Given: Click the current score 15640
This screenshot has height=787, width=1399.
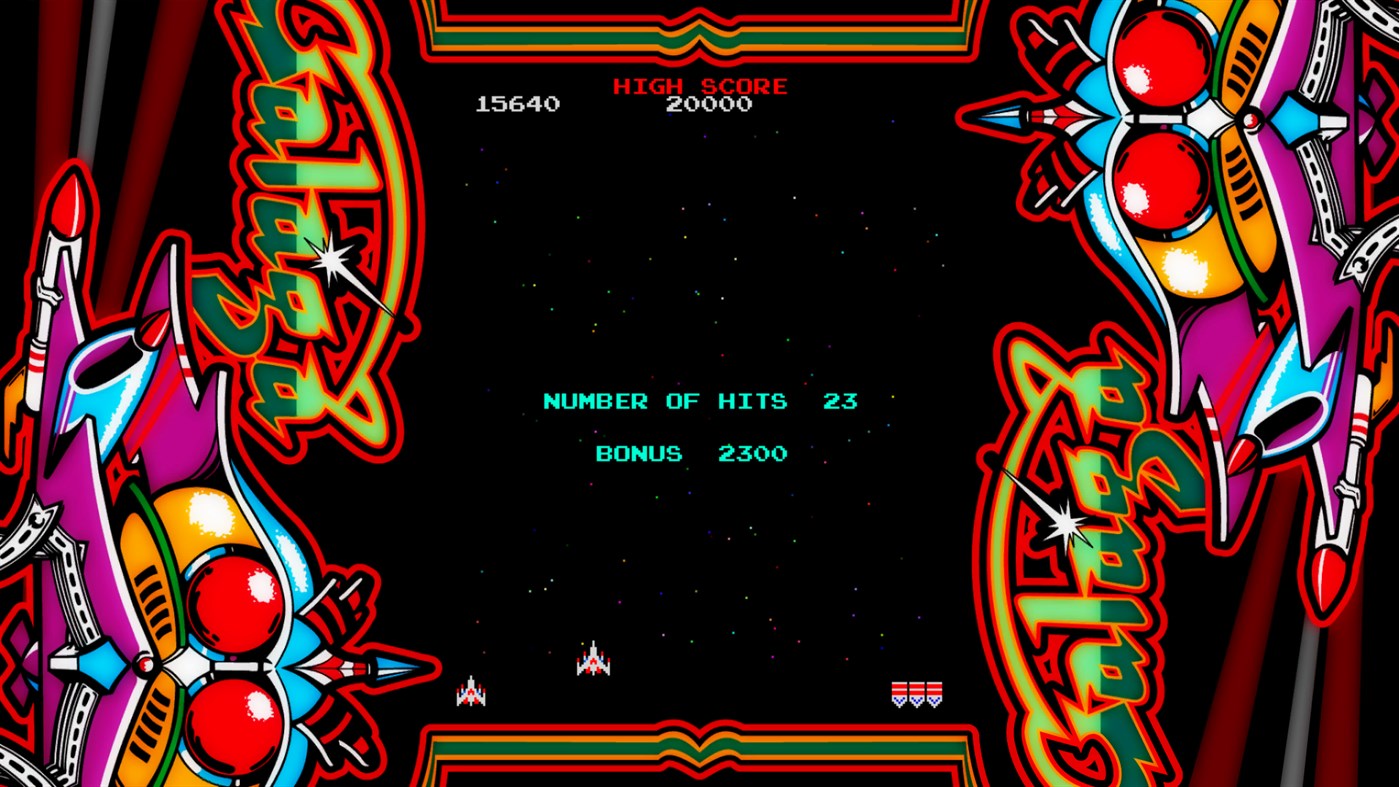Looking at the screenshot, I should [x=520, y=103].
